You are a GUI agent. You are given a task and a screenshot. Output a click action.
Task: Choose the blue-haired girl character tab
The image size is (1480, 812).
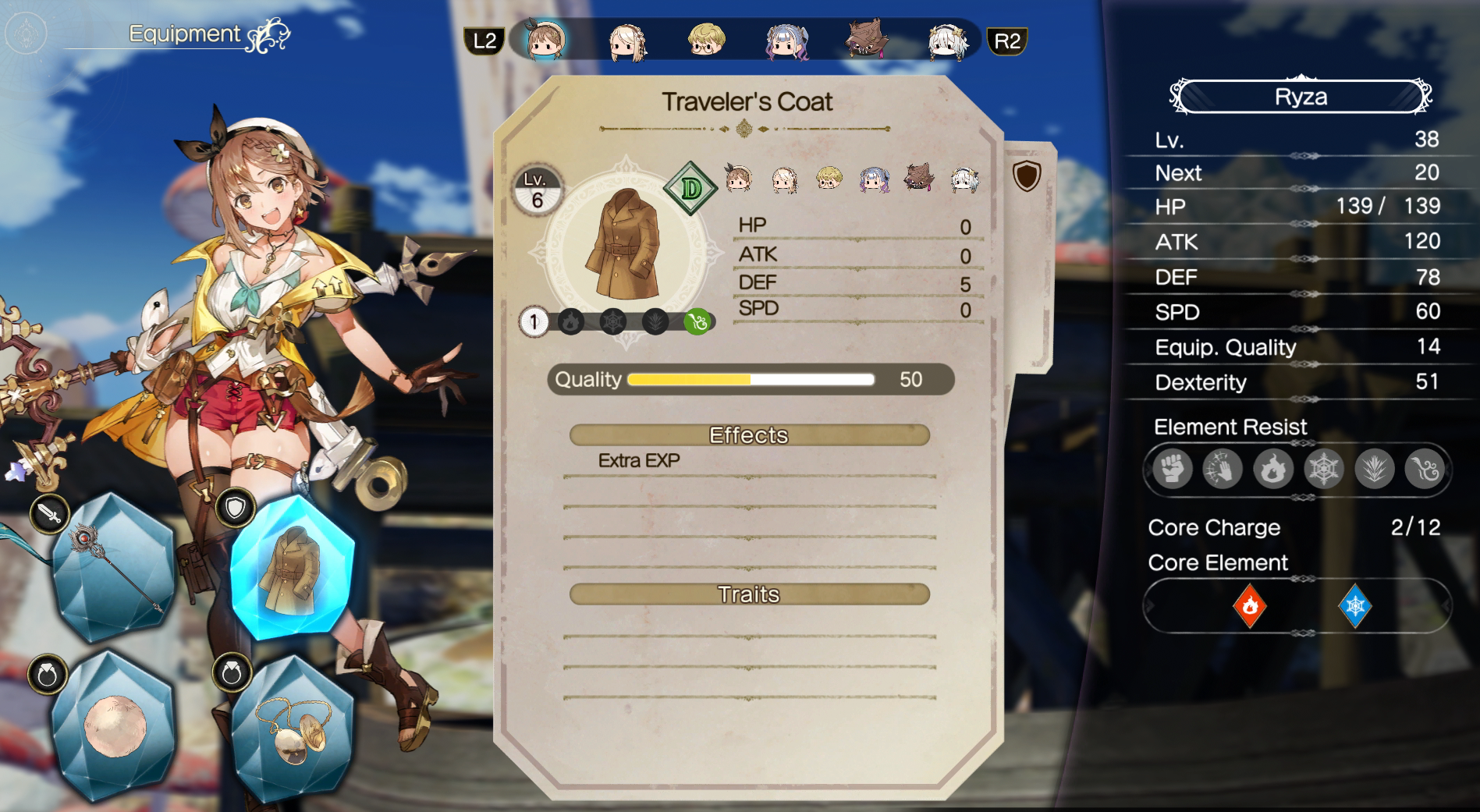[786, 41]
